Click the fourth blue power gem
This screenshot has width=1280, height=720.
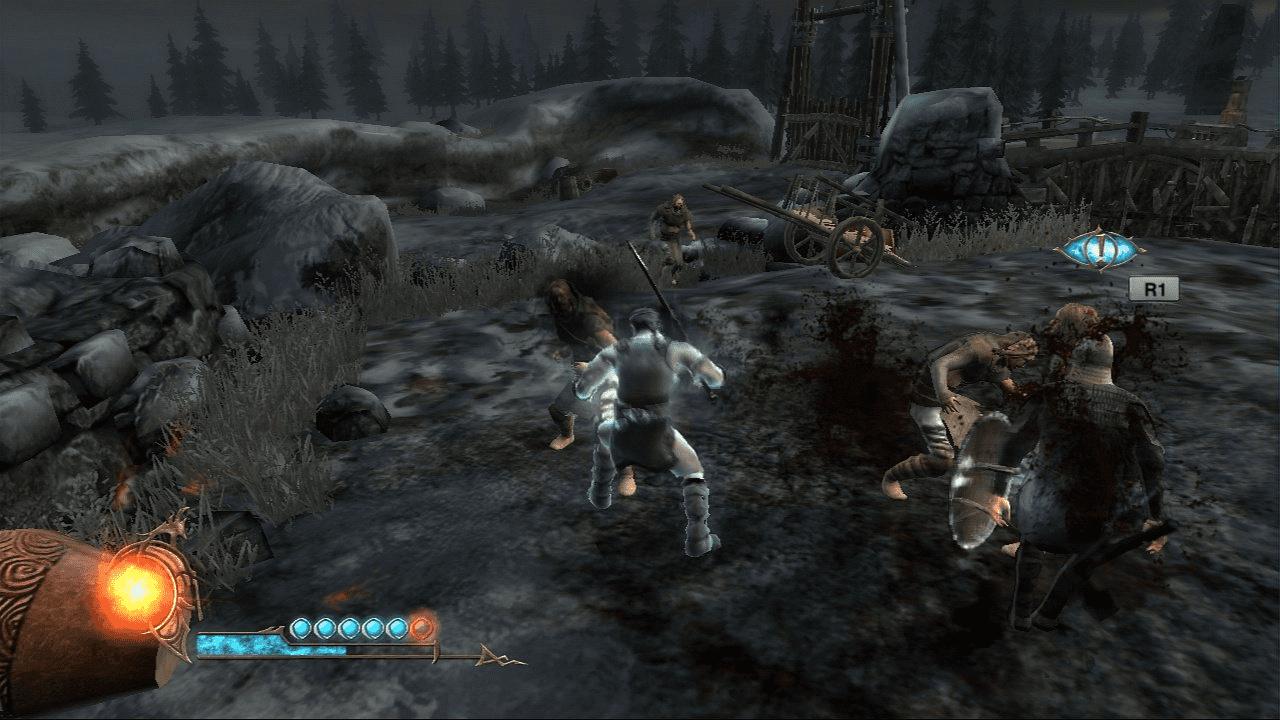pyautogui.click(x=373, y=629)
